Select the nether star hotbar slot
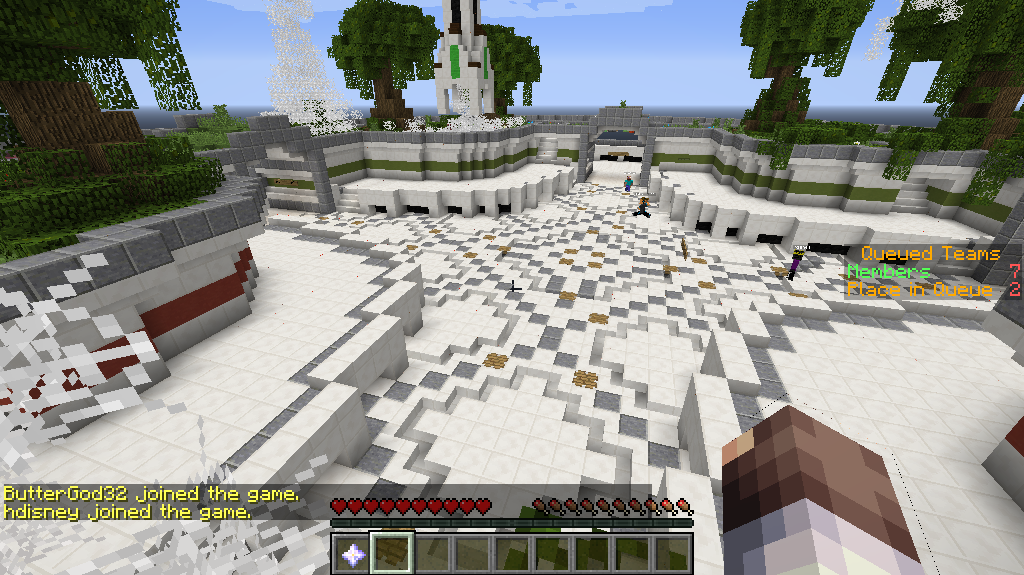Screen dimensions: 1024x575 351,552
